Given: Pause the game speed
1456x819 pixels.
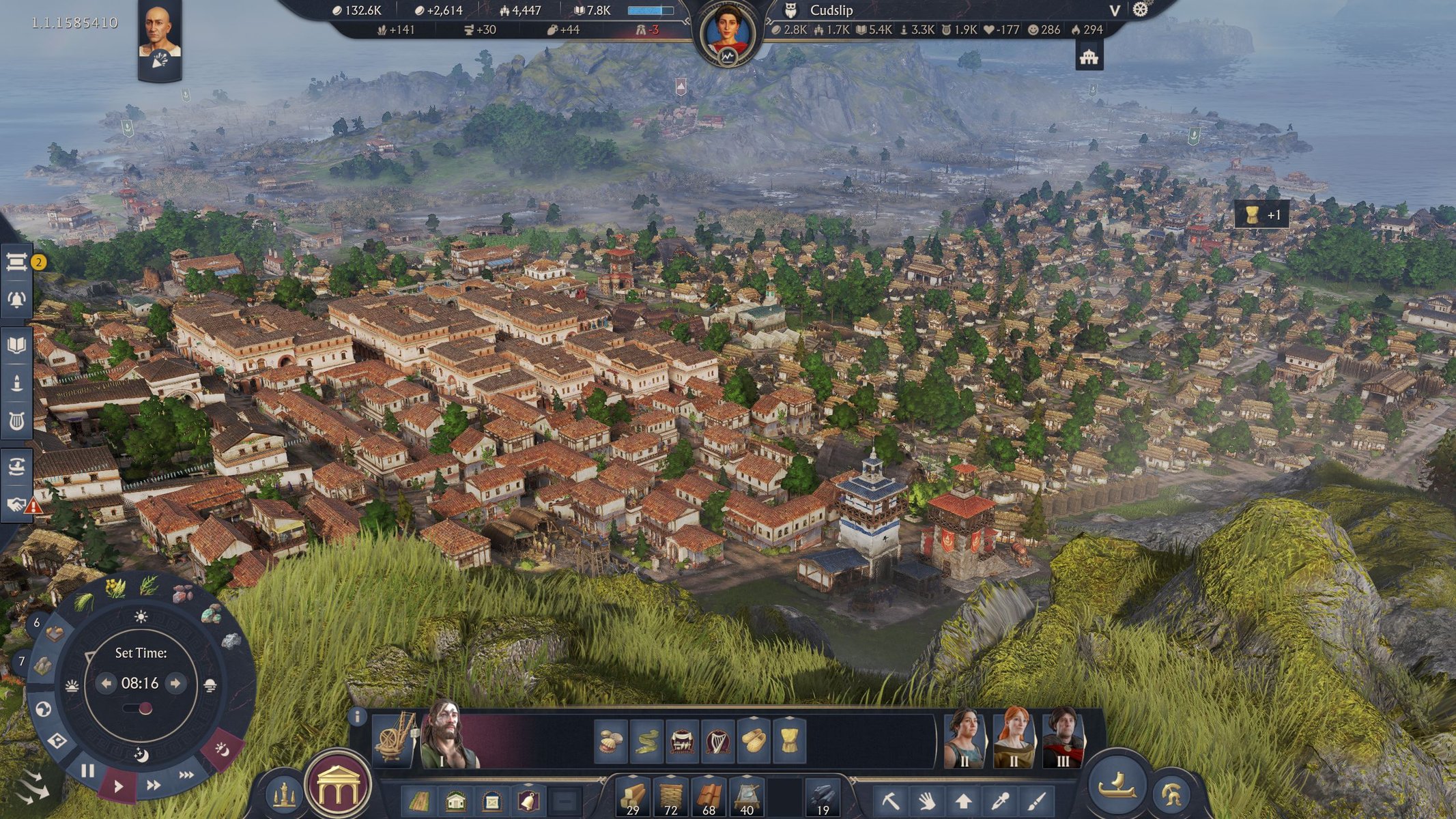Looking at the screenshot, I should point(87,771).
